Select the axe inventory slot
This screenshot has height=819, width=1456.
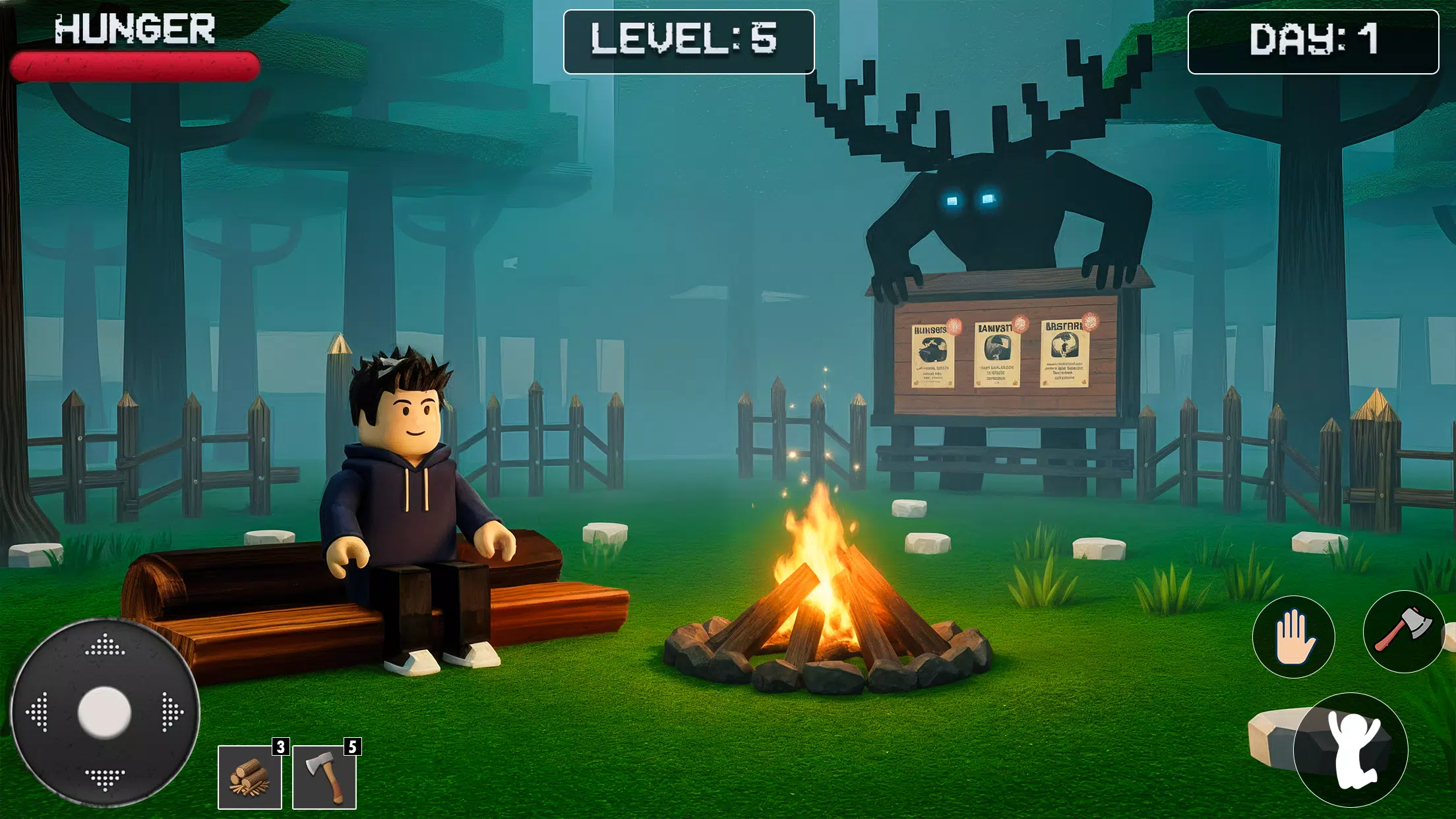coord(324,777)
